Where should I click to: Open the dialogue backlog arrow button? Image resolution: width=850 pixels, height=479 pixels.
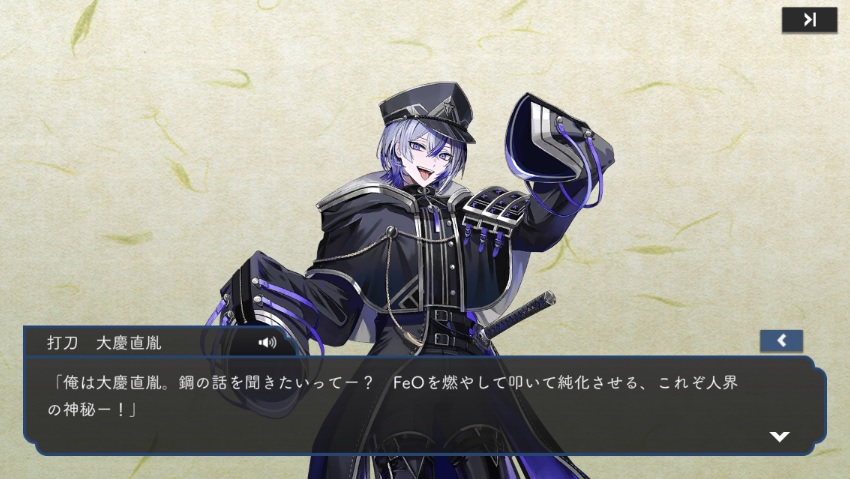[x=781, y=341]
